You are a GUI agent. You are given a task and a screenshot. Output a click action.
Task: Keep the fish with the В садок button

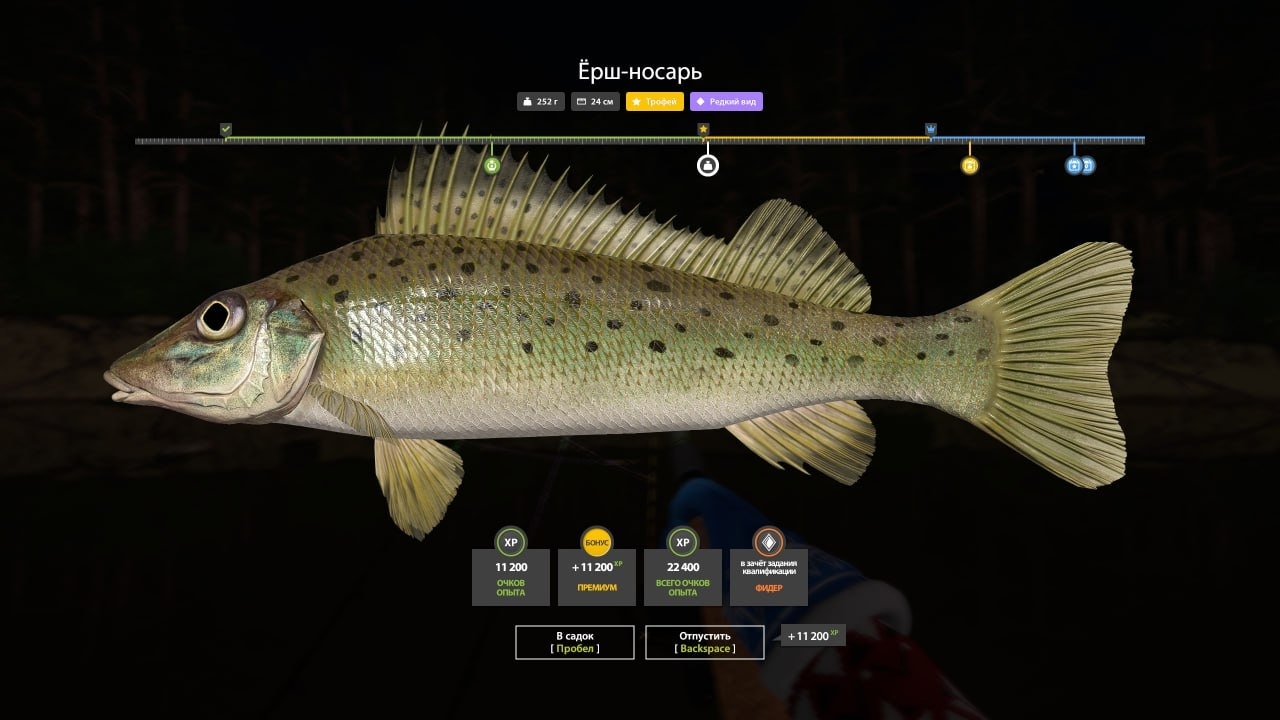(x=575, y=642)
